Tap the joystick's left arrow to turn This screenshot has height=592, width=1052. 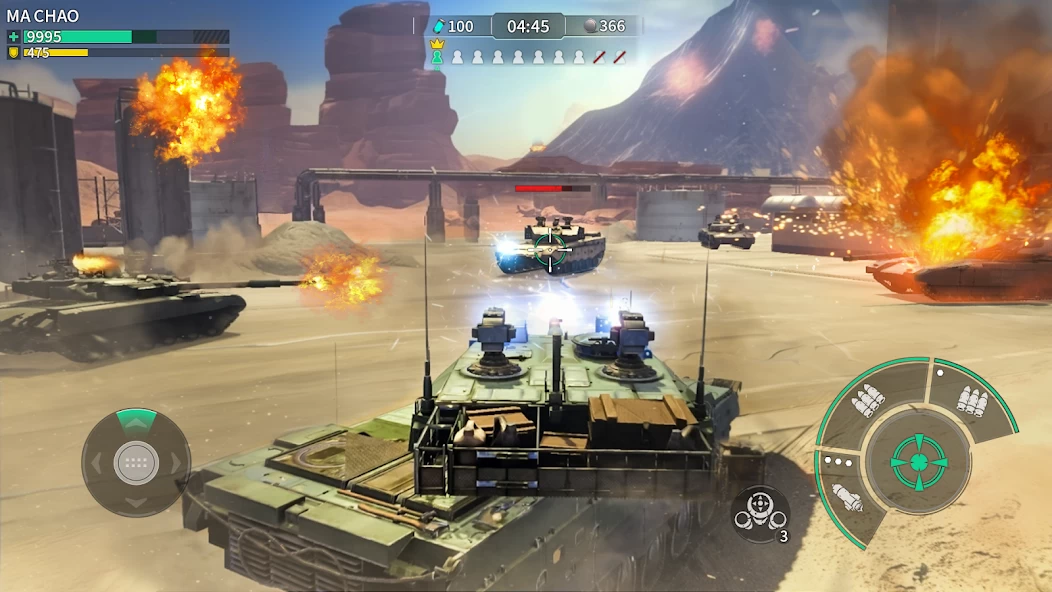(x=96, y=463)
